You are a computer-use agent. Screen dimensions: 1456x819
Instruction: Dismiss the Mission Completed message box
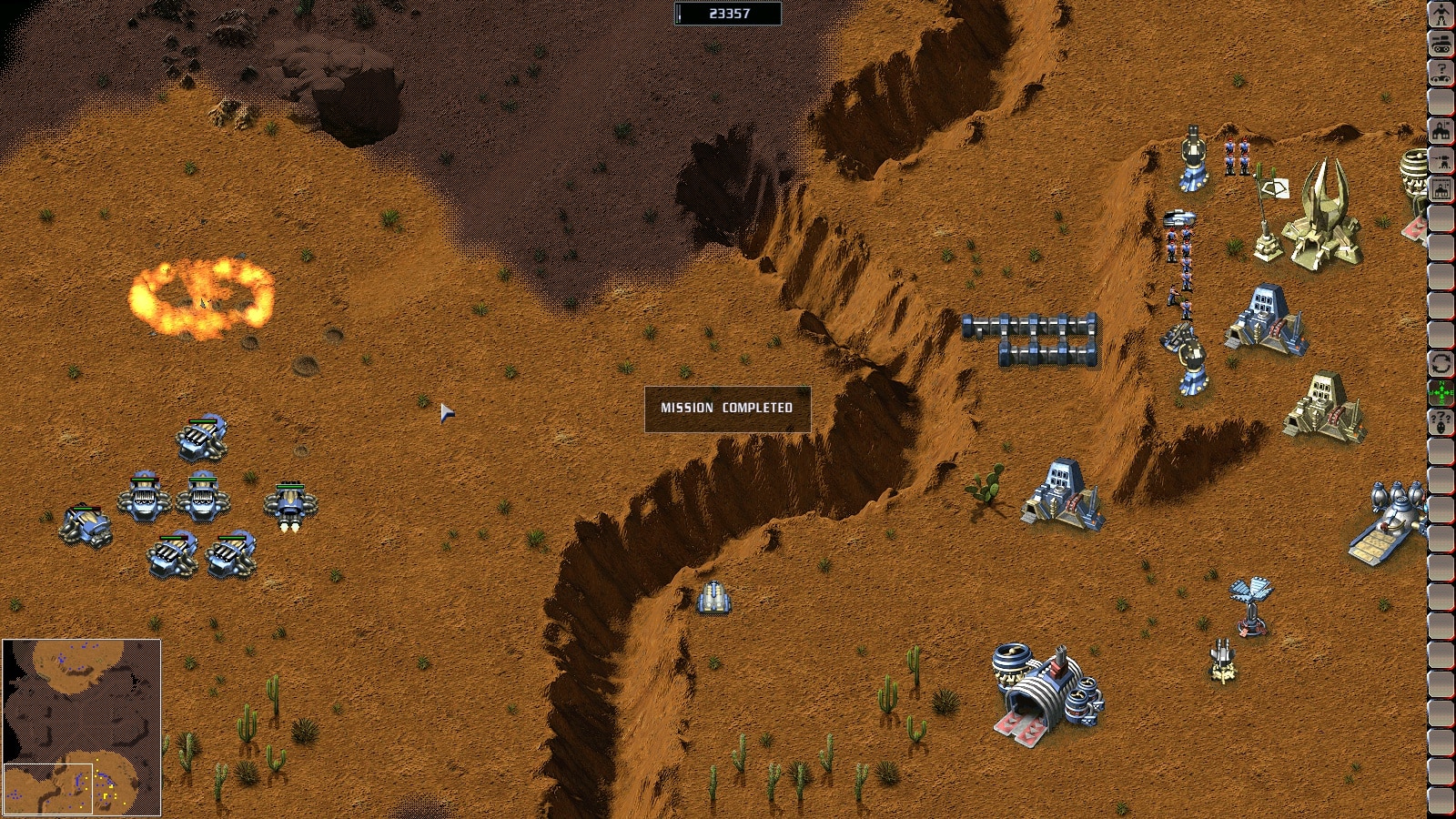(727, 409)
